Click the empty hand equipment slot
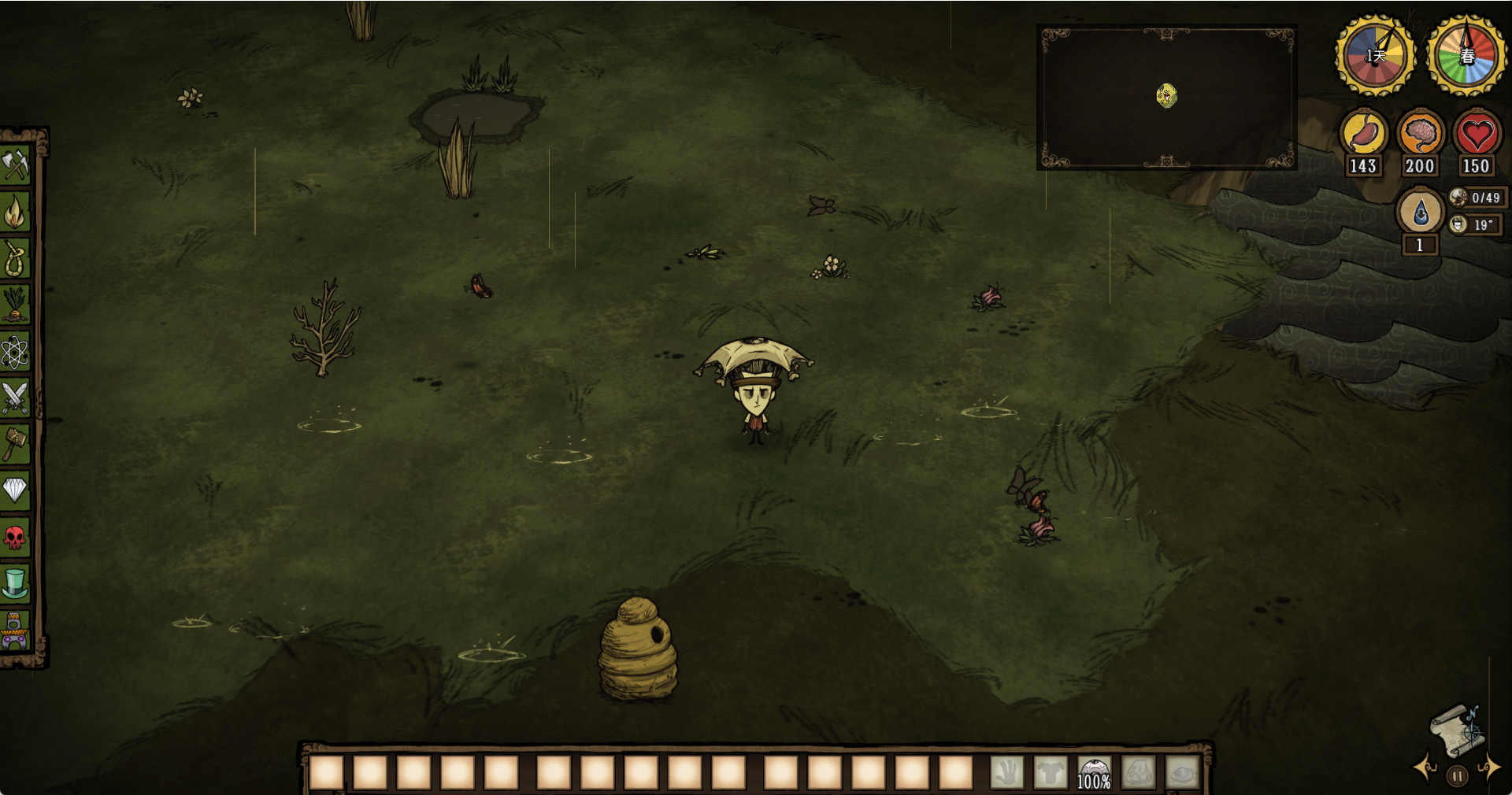This screenshot has height=795, width=1512. coord(1006,773)
